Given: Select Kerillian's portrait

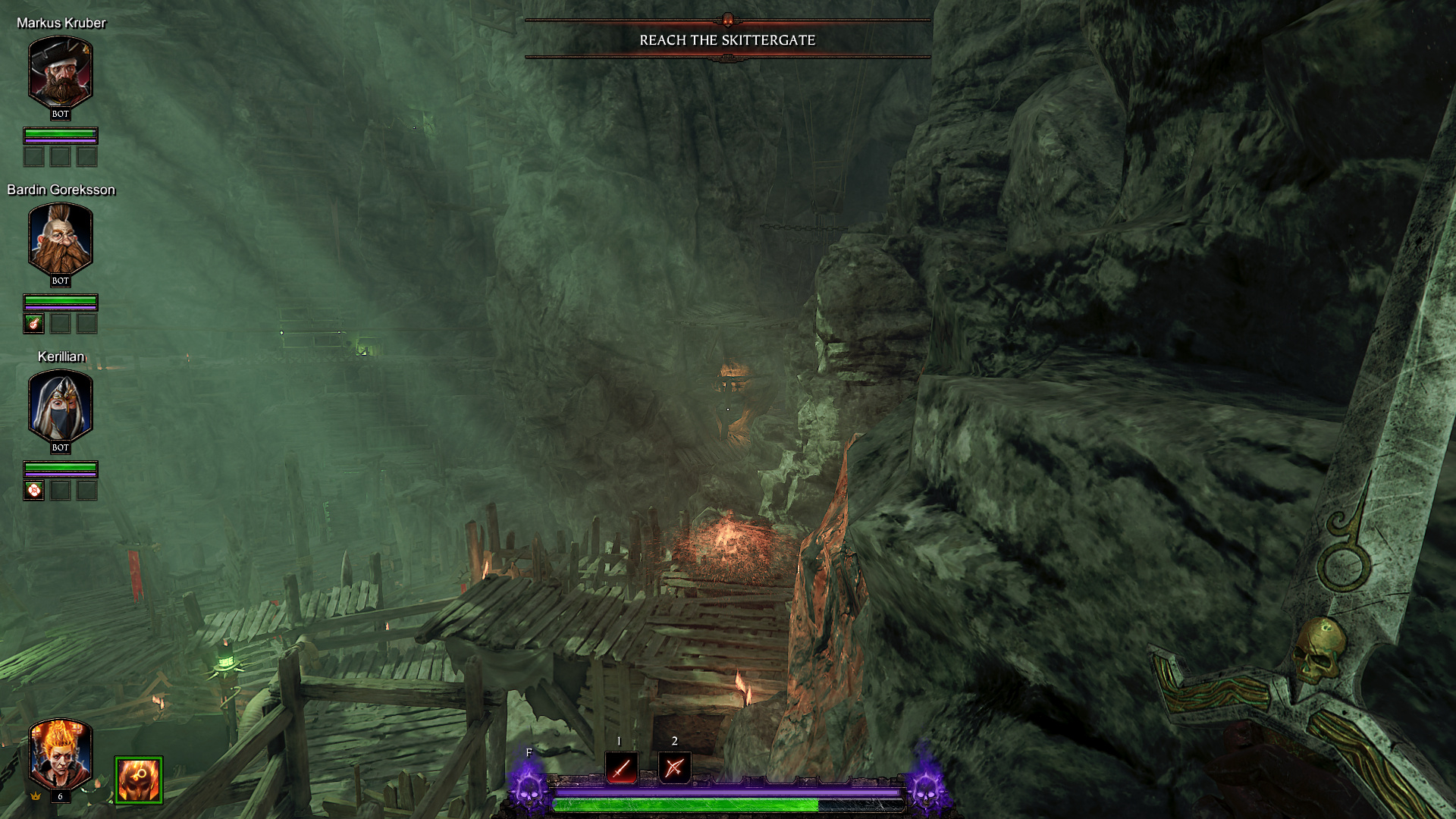Looking at the screenshot, I should (x=61, y=405).
